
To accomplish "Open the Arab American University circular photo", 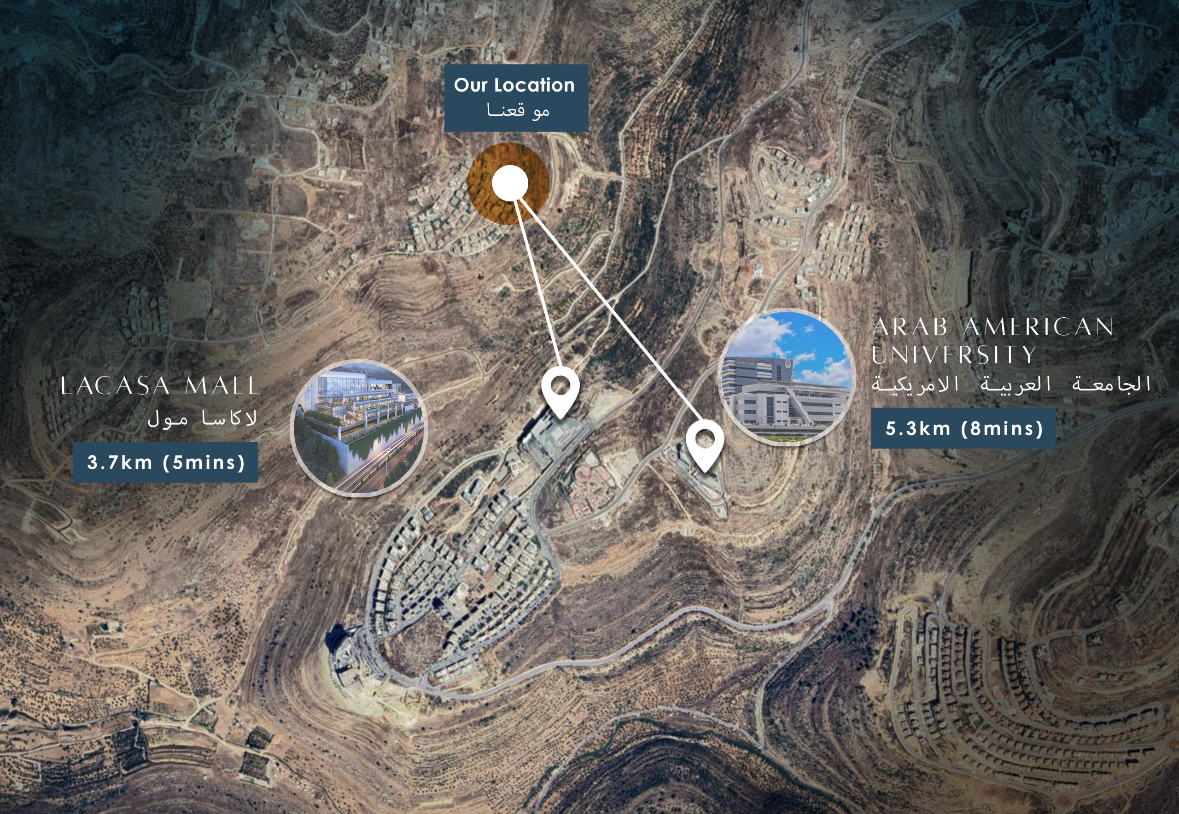I will click(x=786, y=377).
